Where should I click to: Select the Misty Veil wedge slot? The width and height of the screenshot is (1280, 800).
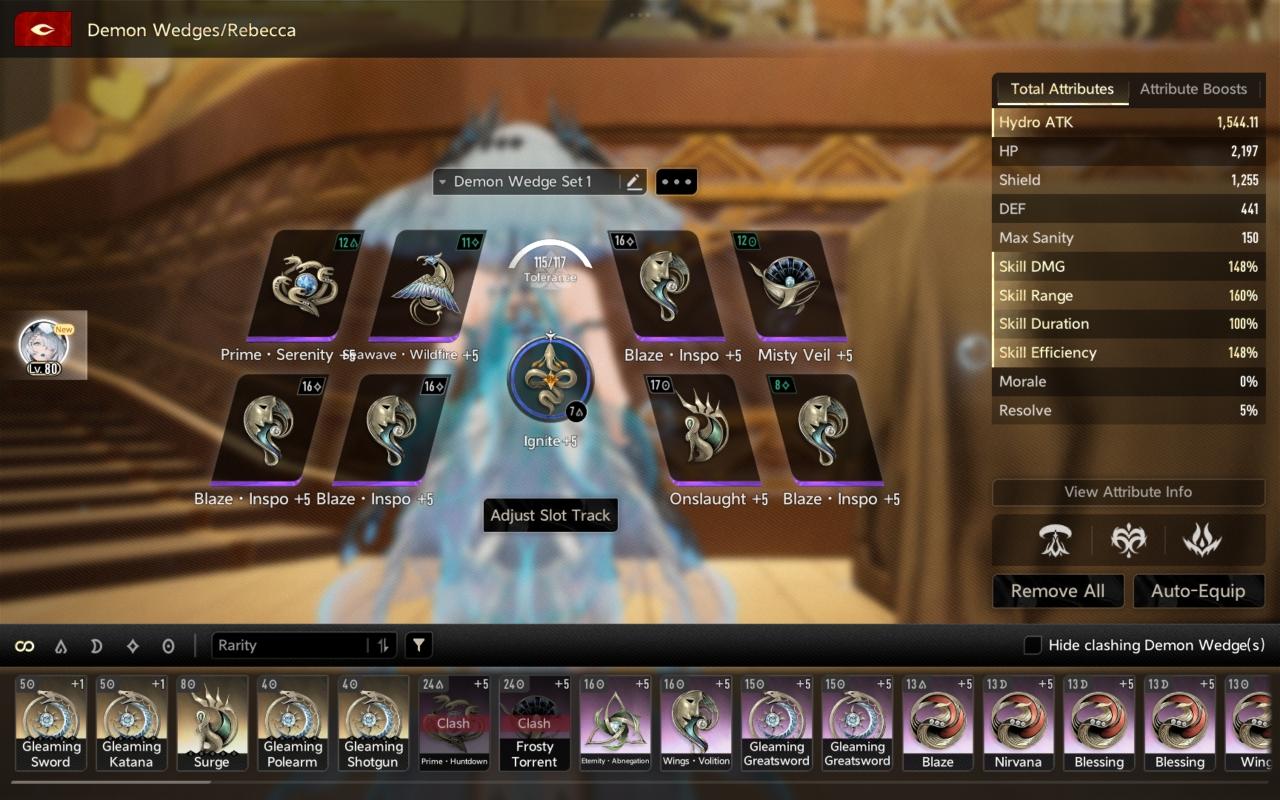(789, 286)
